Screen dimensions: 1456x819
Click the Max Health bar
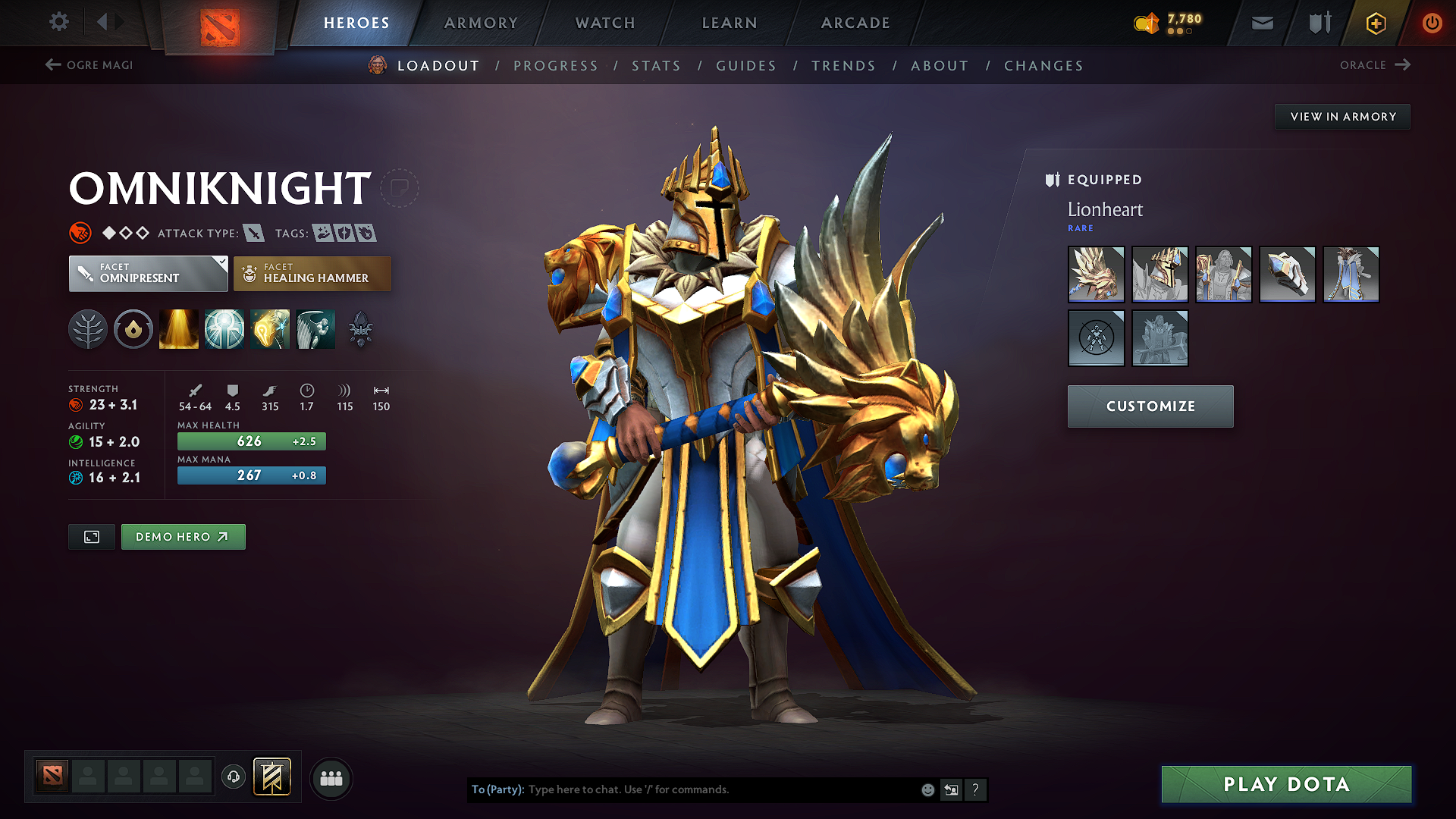(251, 441)
